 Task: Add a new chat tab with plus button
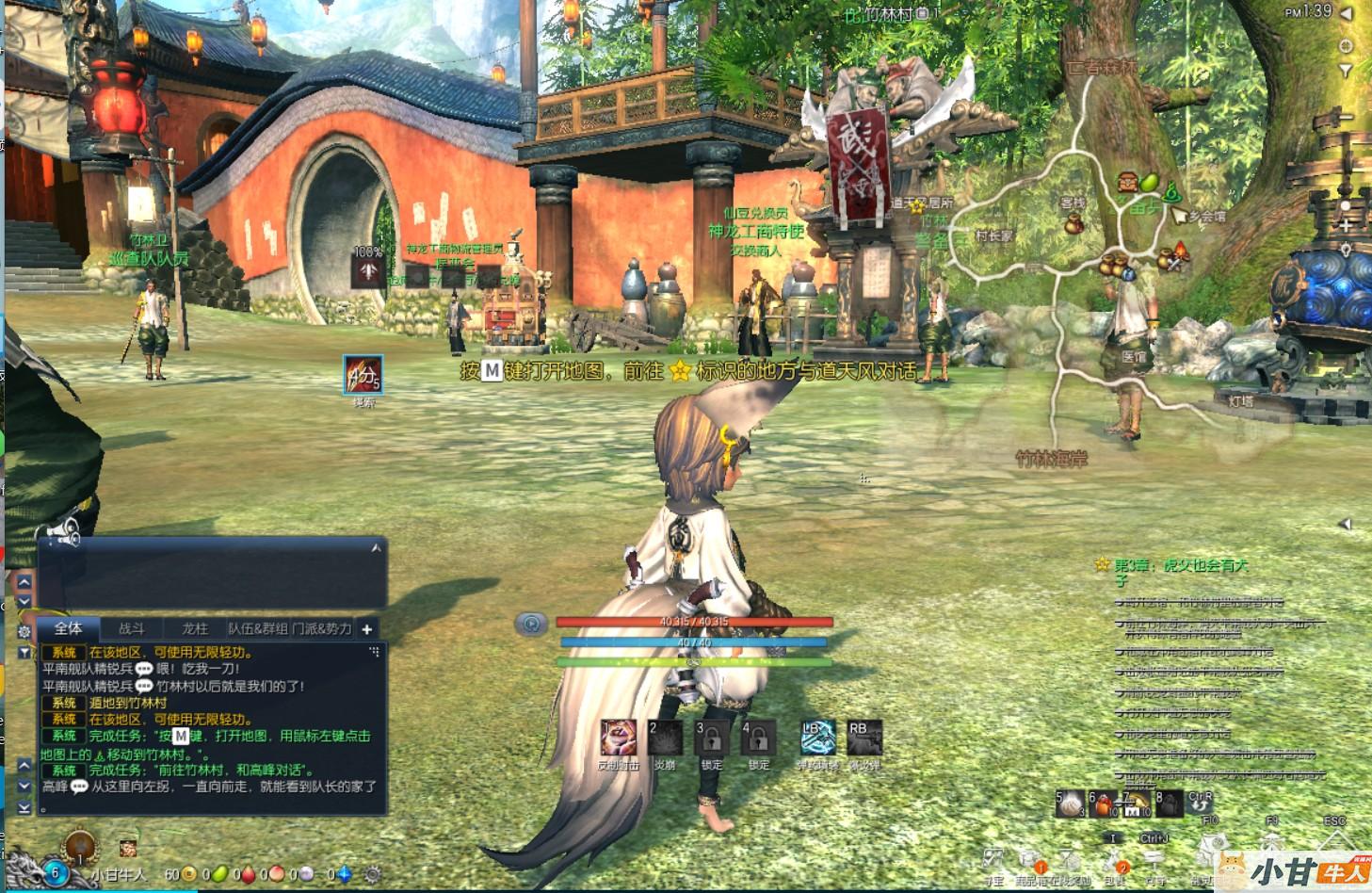(367, 628)
